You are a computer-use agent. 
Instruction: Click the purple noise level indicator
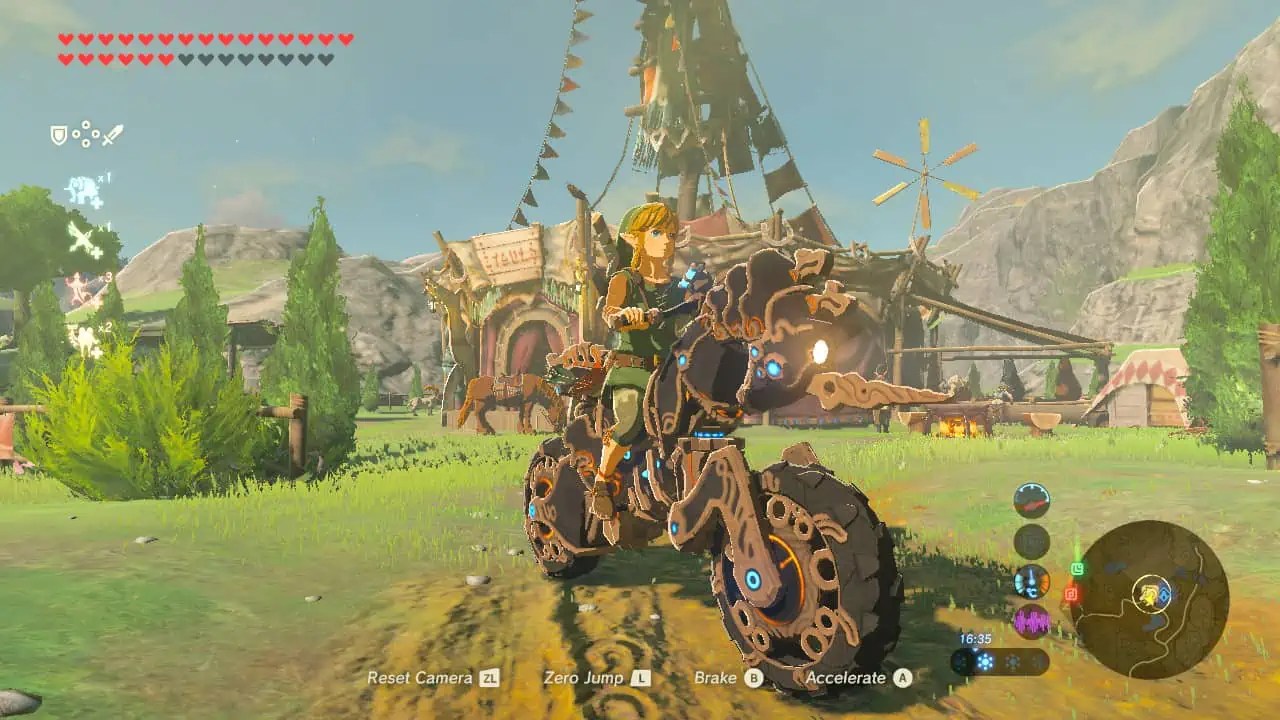tap(1032, 620)
